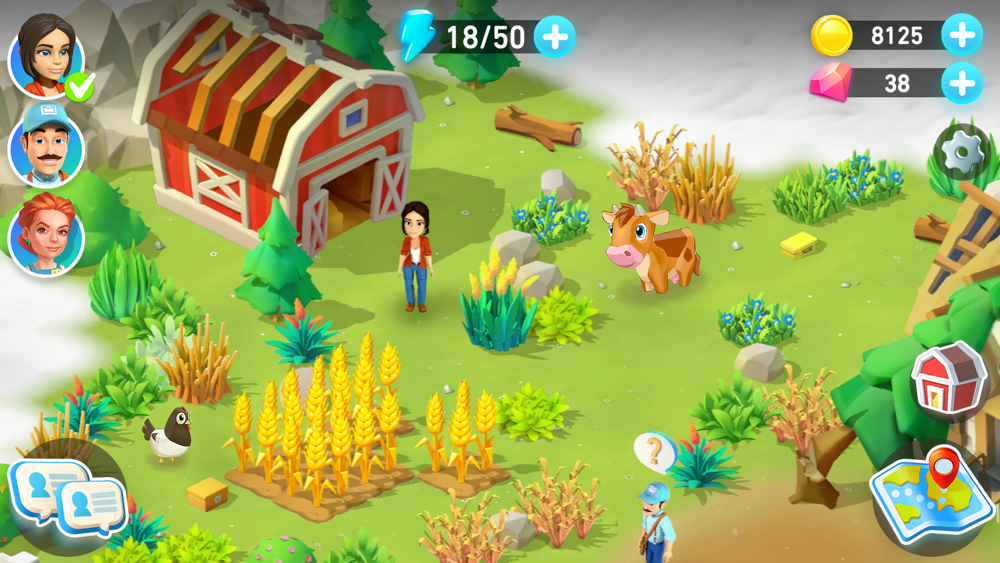The image size is (1000, 563).
Task: Open the friends chat bubbles
Action: tap(67, 494)
